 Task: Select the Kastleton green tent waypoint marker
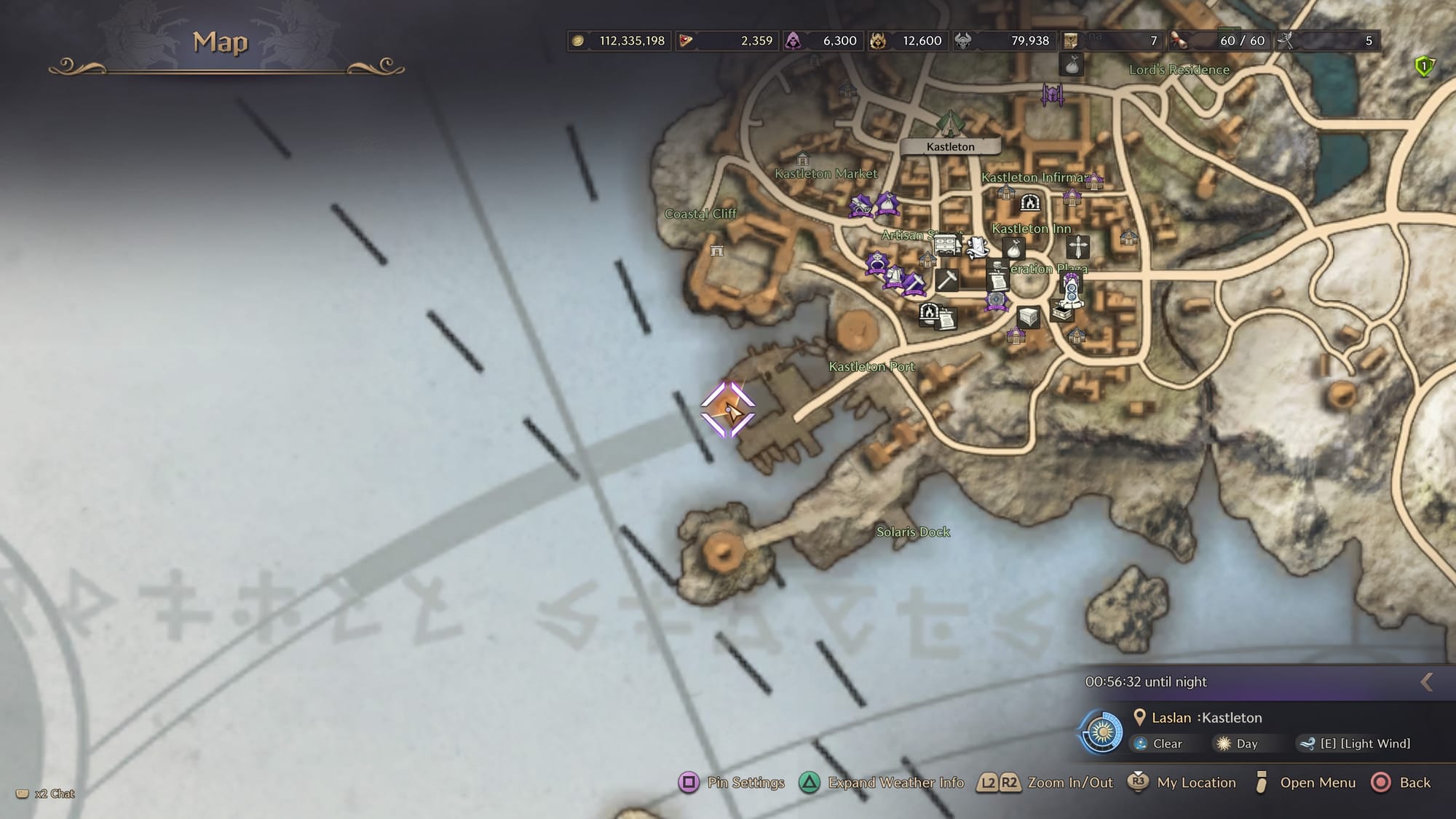point(949,123)
